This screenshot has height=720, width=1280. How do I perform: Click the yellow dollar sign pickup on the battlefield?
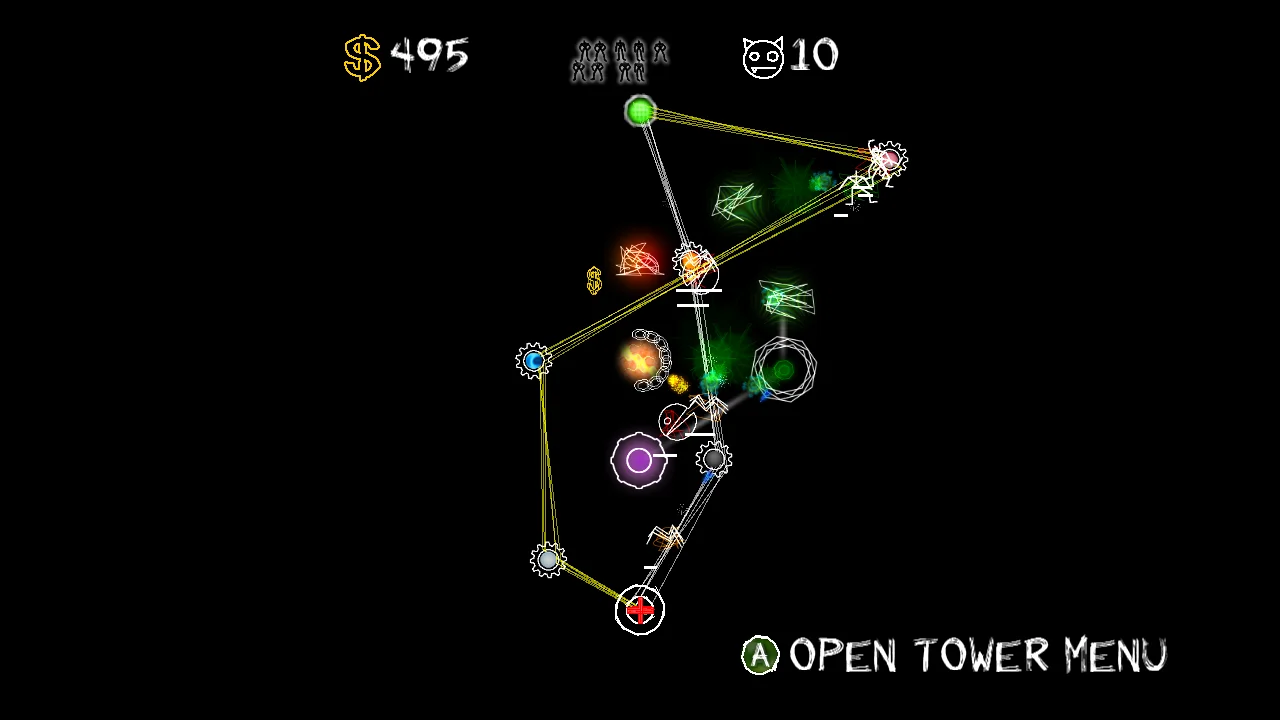[x=592, y=279]
